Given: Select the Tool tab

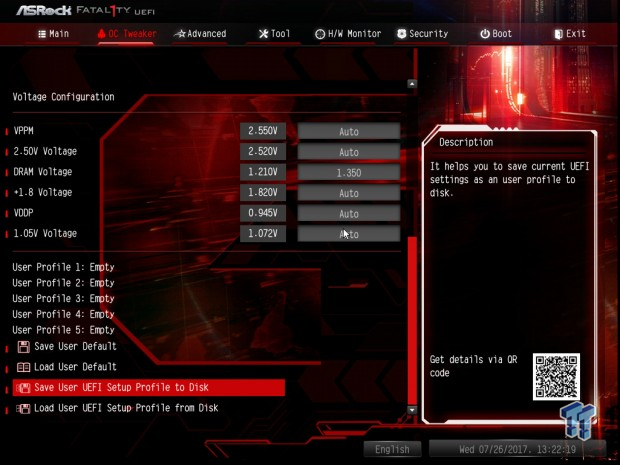Looking at the screenshot, I should pyautogui.click(x=274, y=33).
